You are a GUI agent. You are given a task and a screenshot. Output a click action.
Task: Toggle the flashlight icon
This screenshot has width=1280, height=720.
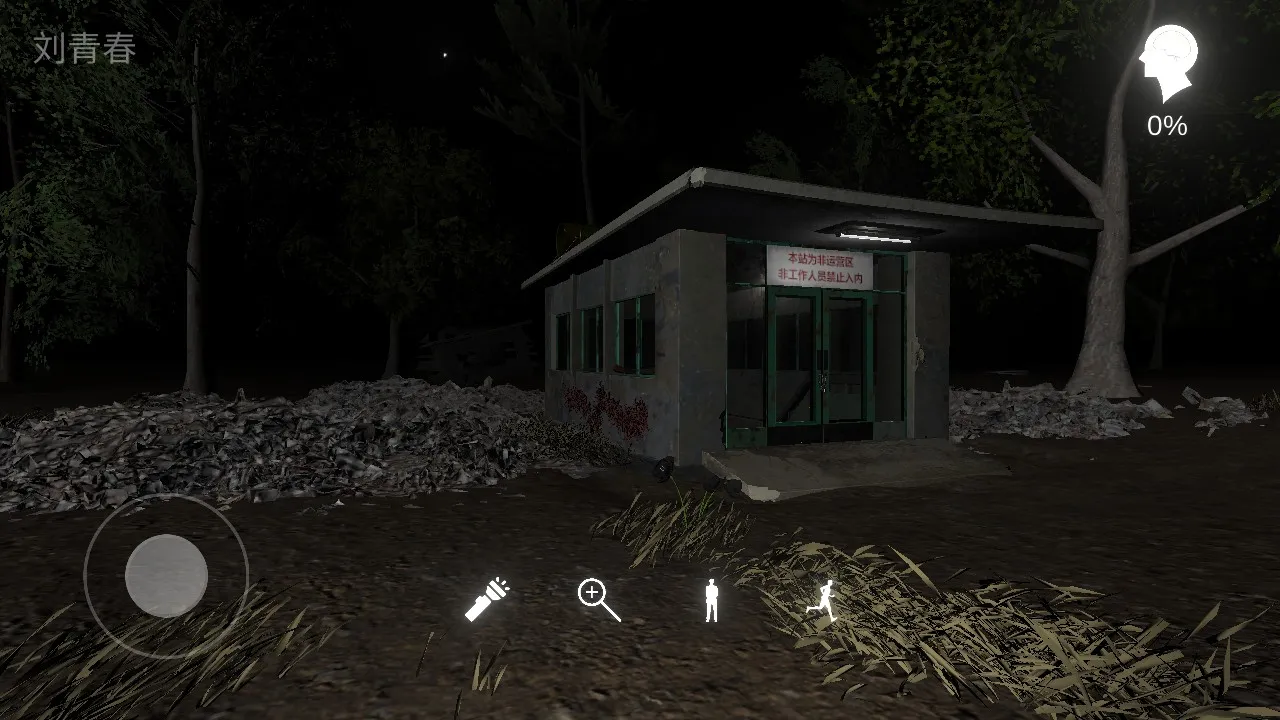click(487, 600)
